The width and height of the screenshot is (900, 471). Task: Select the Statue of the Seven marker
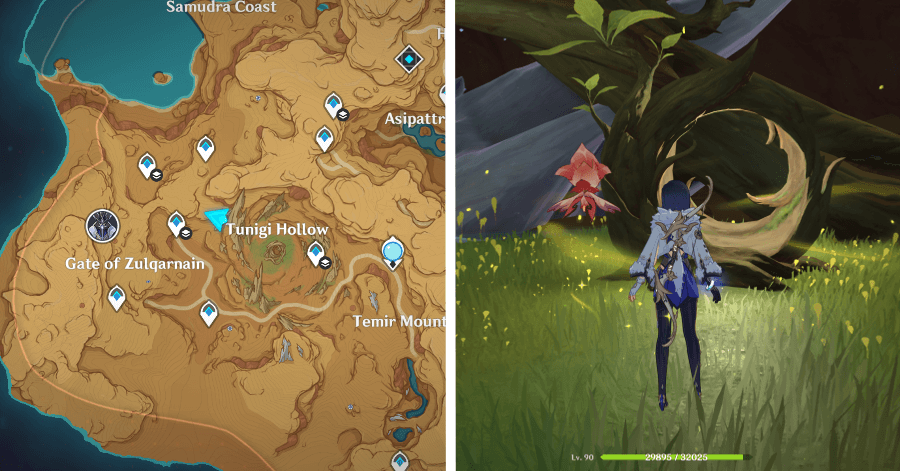tap(100, 226)
